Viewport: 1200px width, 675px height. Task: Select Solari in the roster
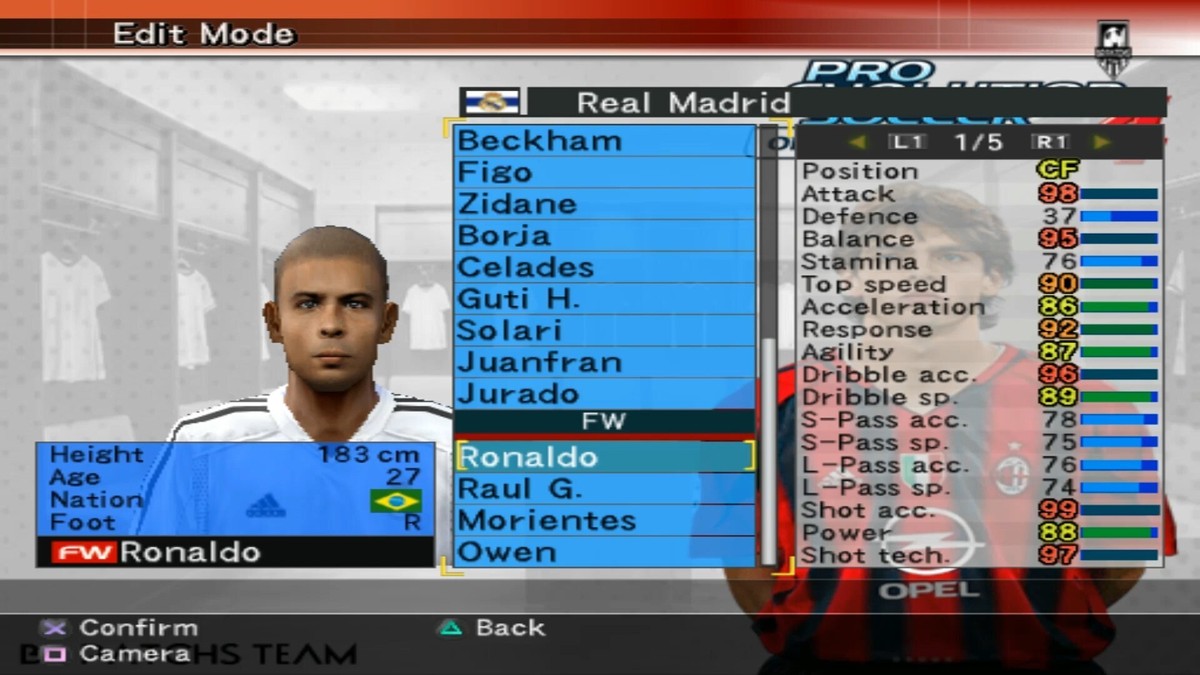point(604,331)
